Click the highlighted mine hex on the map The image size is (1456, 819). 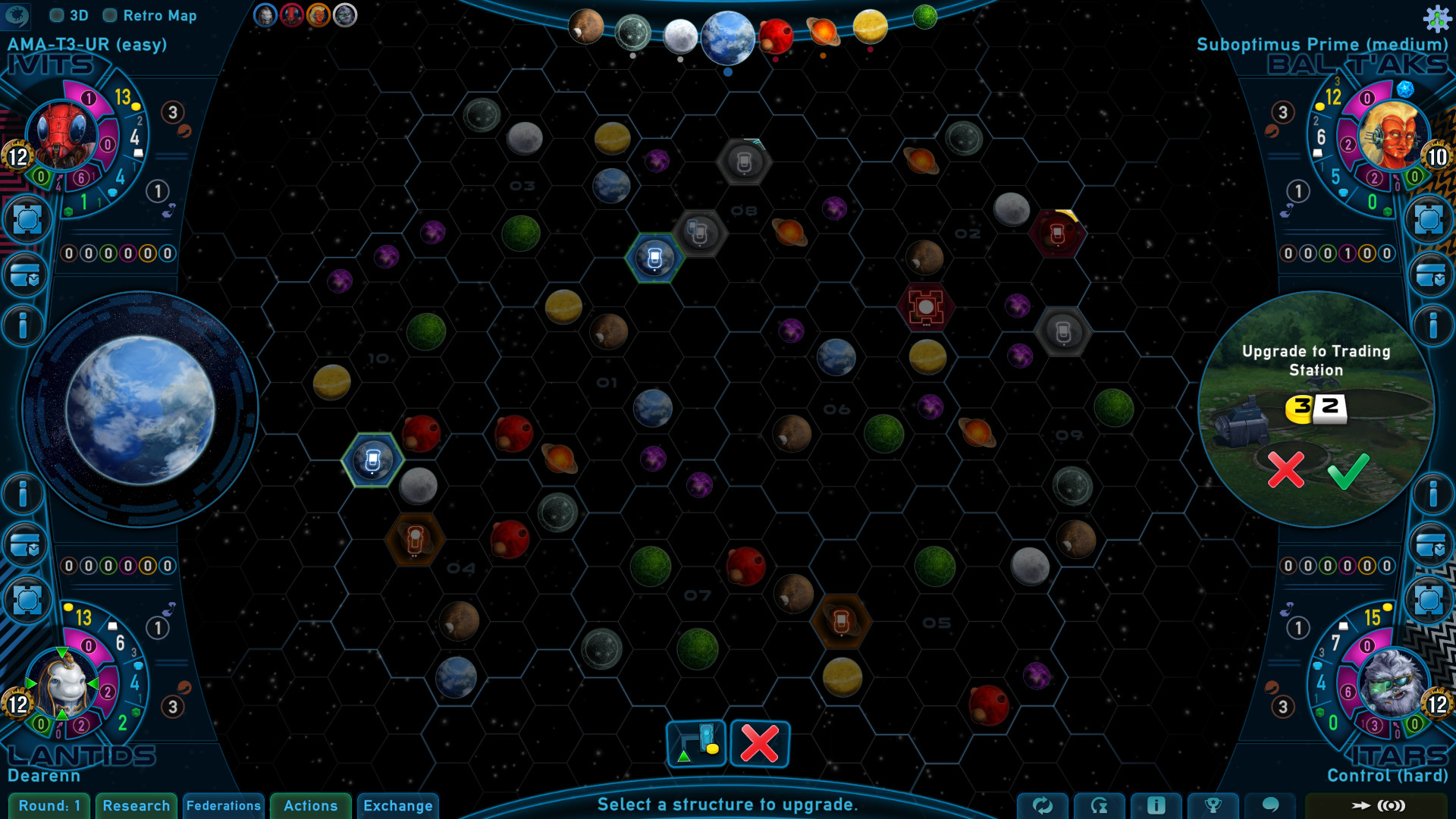tap(654, 258)
